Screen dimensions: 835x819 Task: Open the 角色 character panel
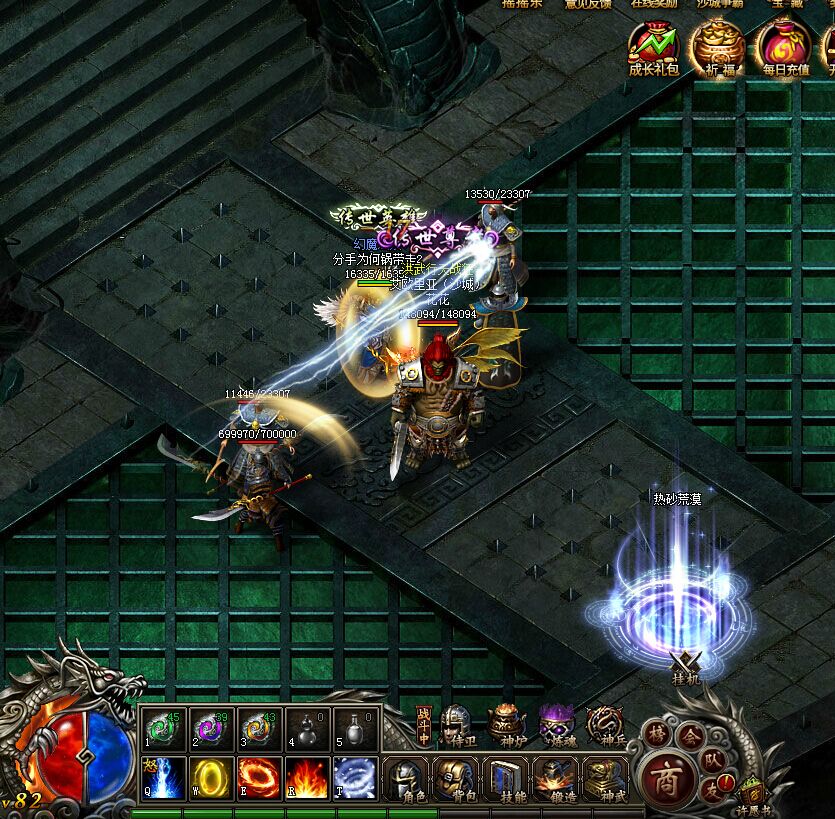(406, 779)
